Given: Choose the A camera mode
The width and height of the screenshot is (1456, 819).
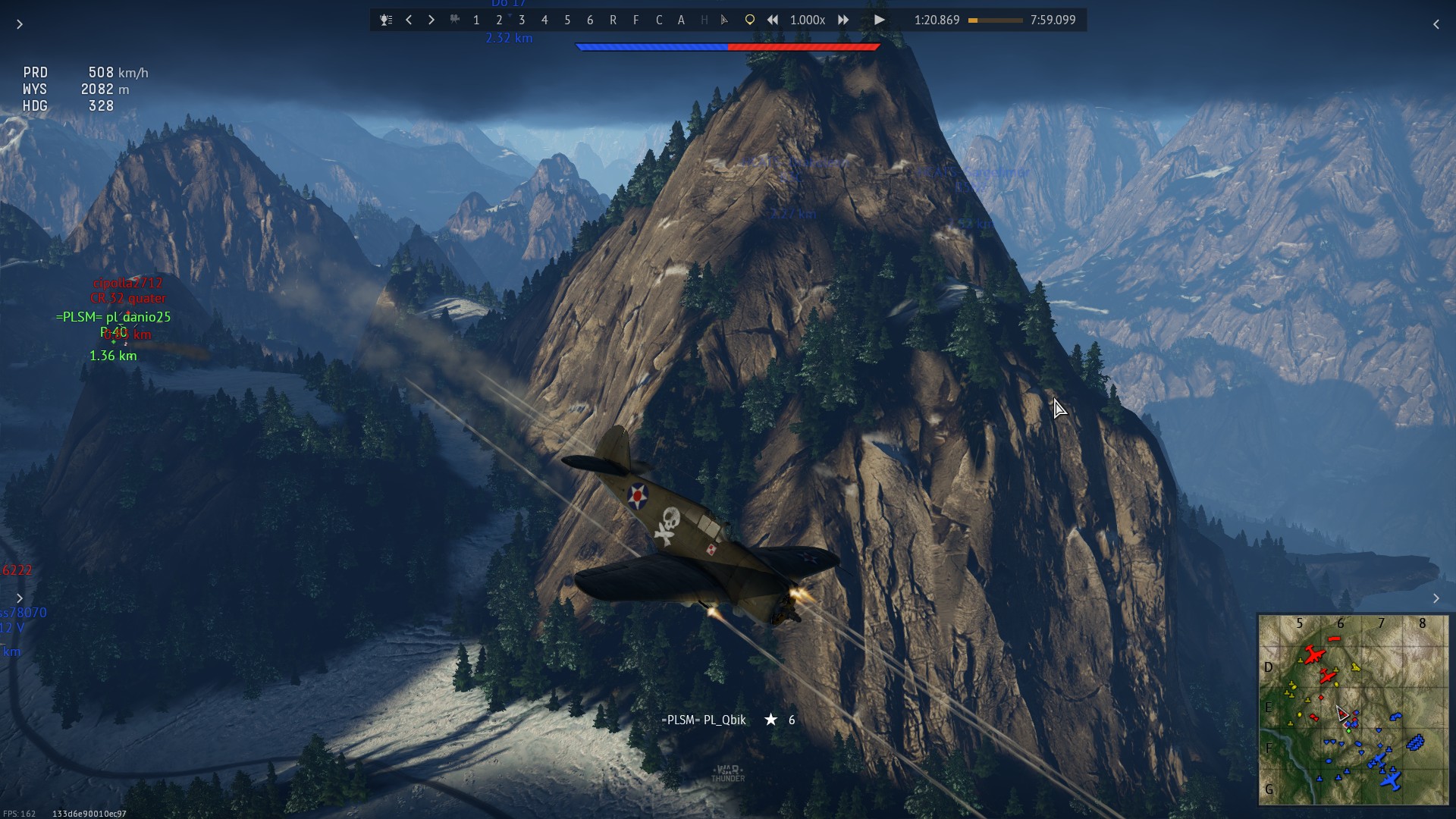Looking at the screenshot, I should [x=681, y=20].
